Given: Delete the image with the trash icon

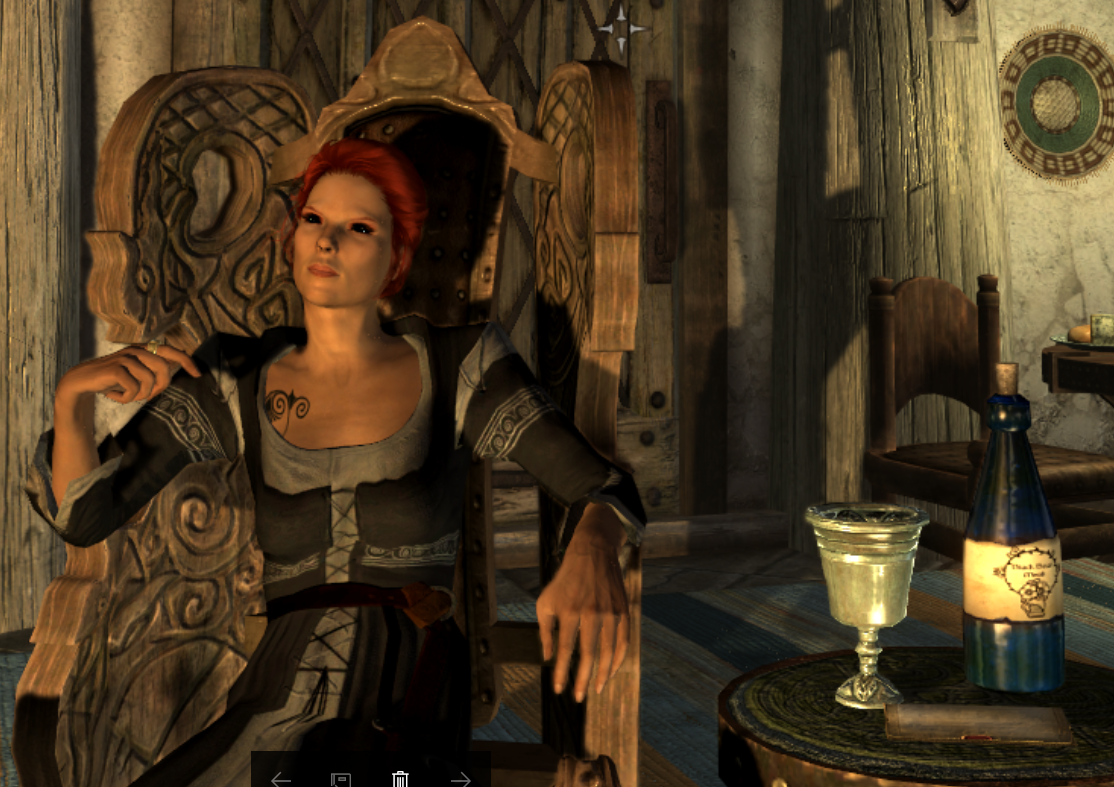Looking at the screenshot, I should pyautogui.click(x=400, y=779).
